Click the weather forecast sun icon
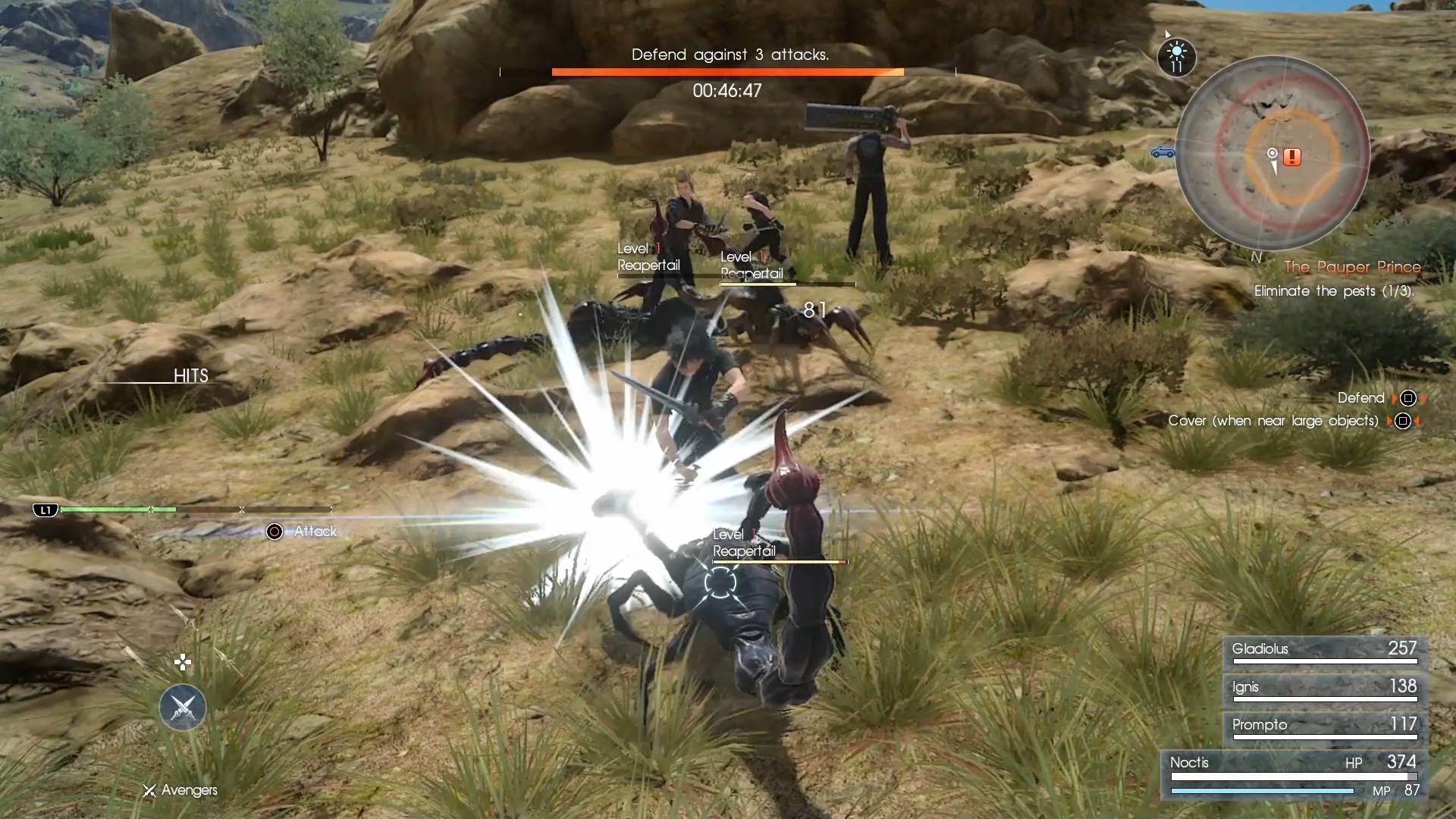1456x819 pixels. click(1176, 56)
